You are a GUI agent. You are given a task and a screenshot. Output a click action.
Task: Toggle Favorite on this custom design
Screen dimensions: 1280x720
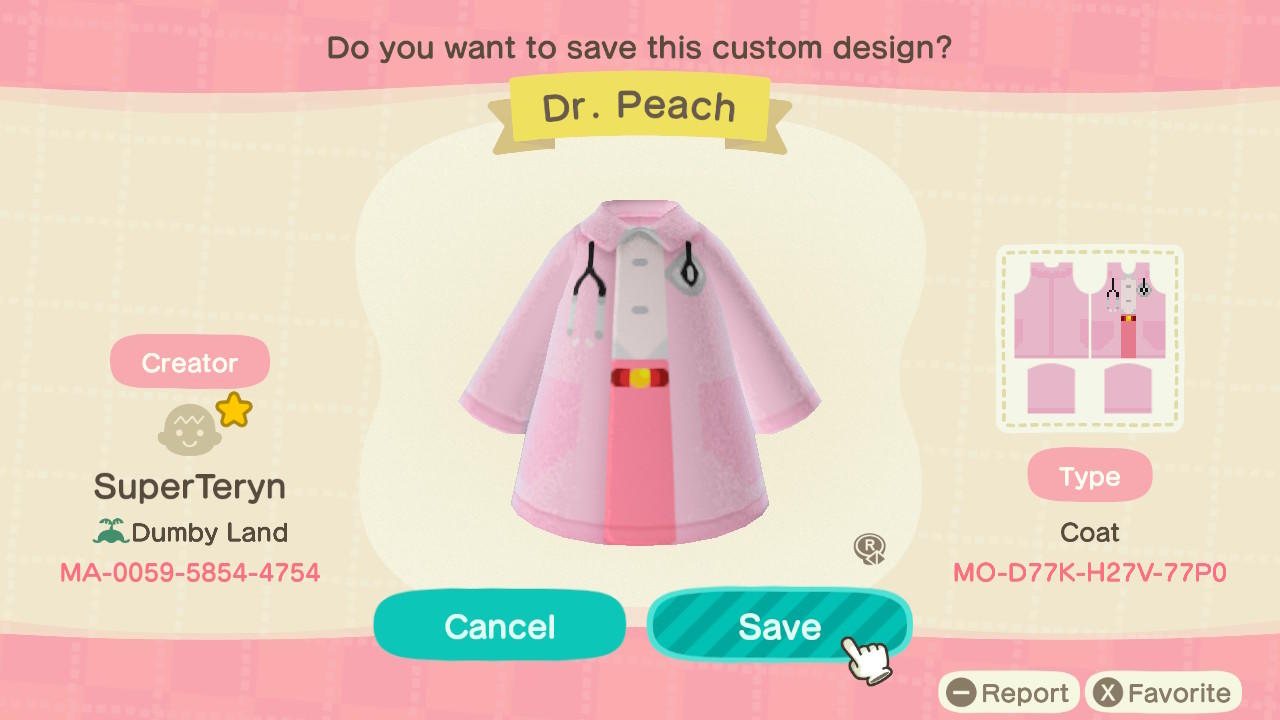coord(1163,692)
